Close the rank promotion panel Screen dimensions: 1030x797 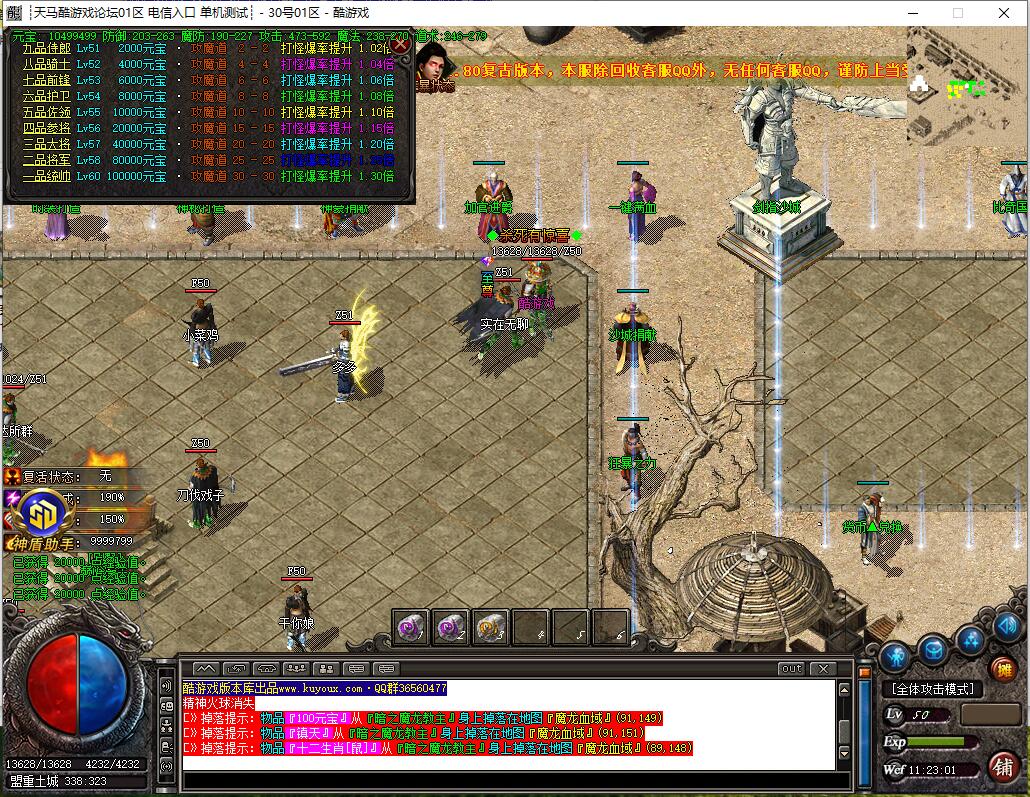pyautogui.click(x=400, y=44)
